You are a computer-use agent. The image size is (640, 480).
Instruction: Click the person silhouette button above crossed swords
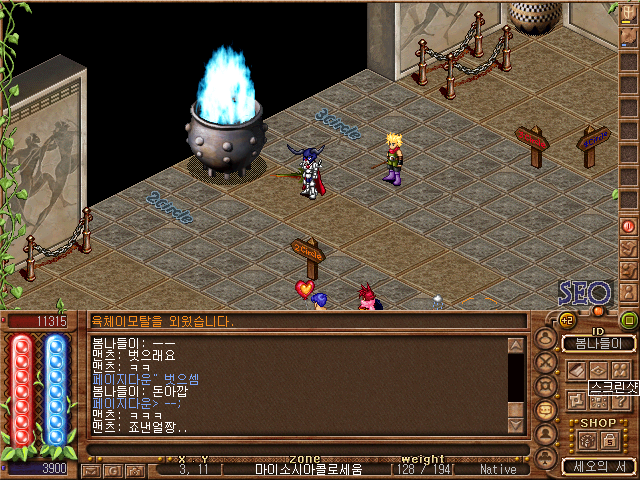pyautogui.click(x=546, y=339)
